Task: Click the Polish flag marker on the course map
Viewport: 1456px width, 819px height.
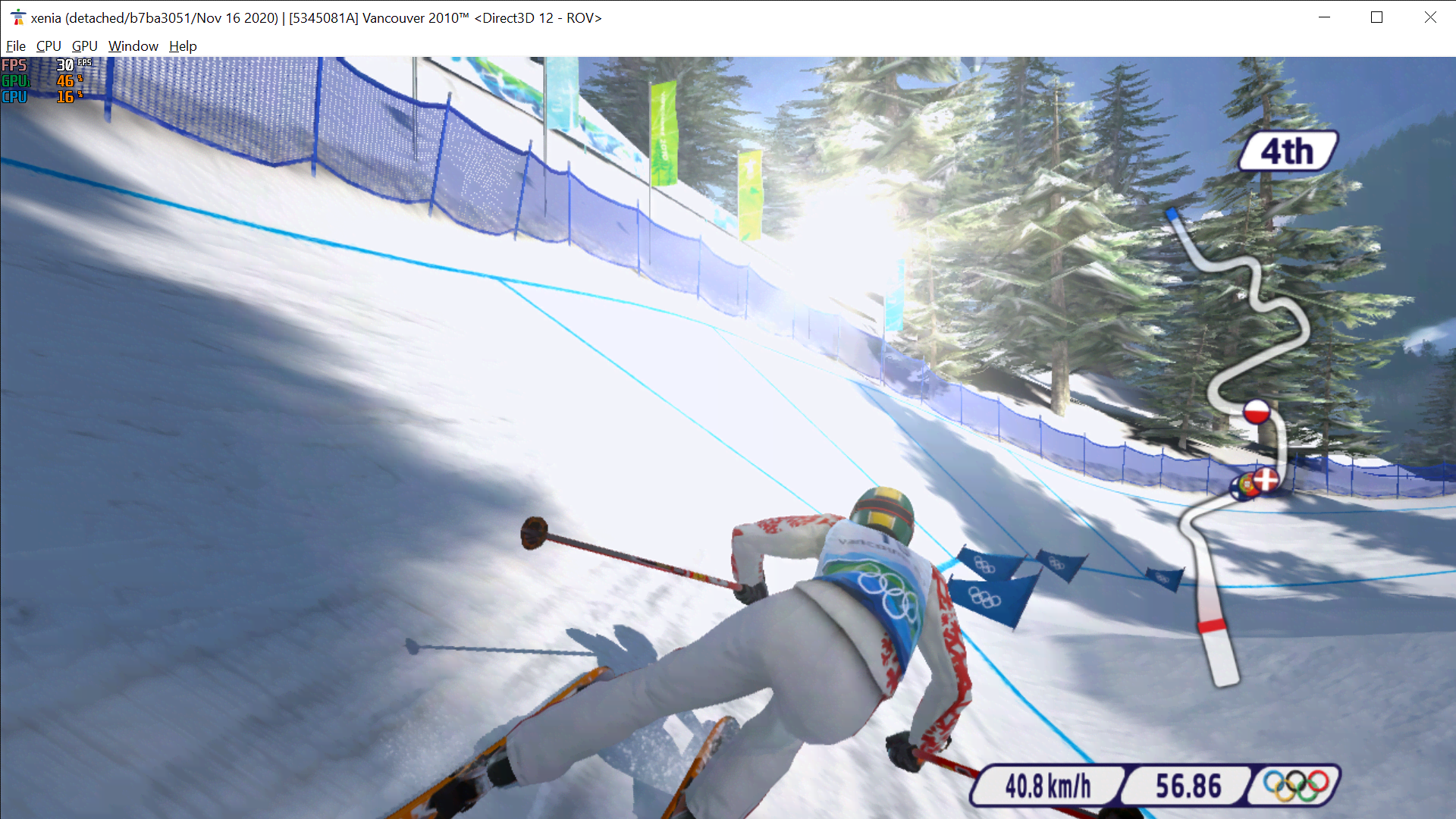Action: [1257, 411]
